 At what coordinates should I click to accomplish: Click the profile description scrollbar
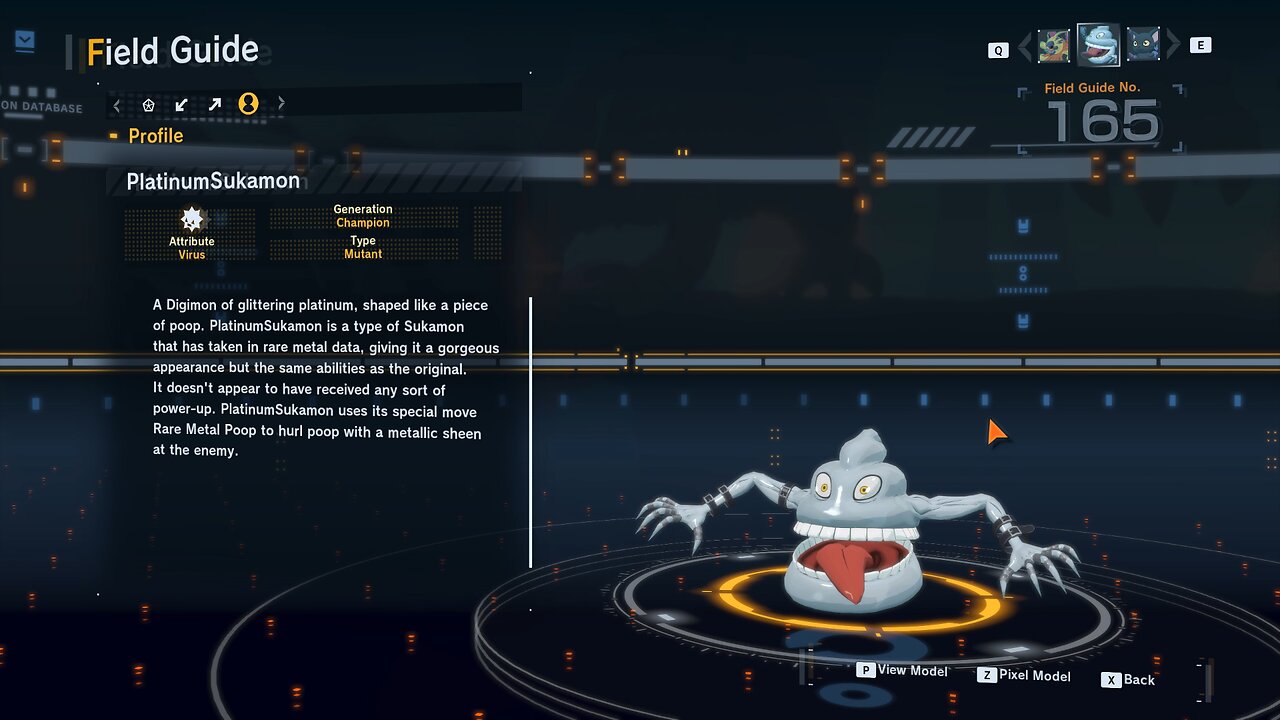(530, 432)
